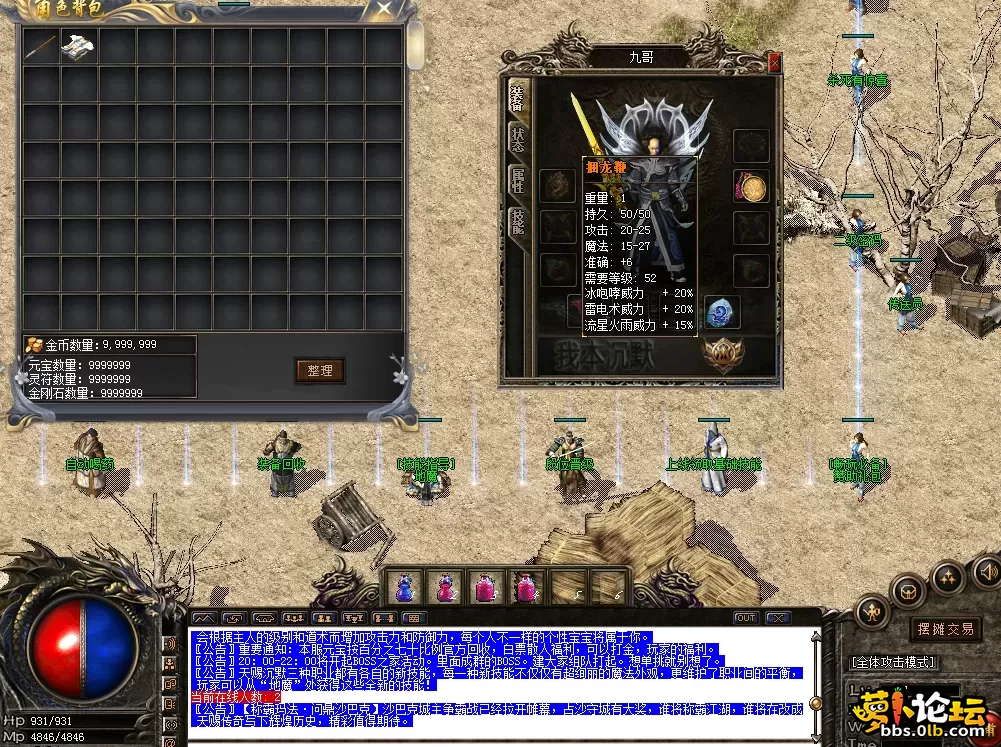Open the 摆摊交易 stall trade button
The height and width of the screenshot is (747, 1001).
tap(946, 629)
